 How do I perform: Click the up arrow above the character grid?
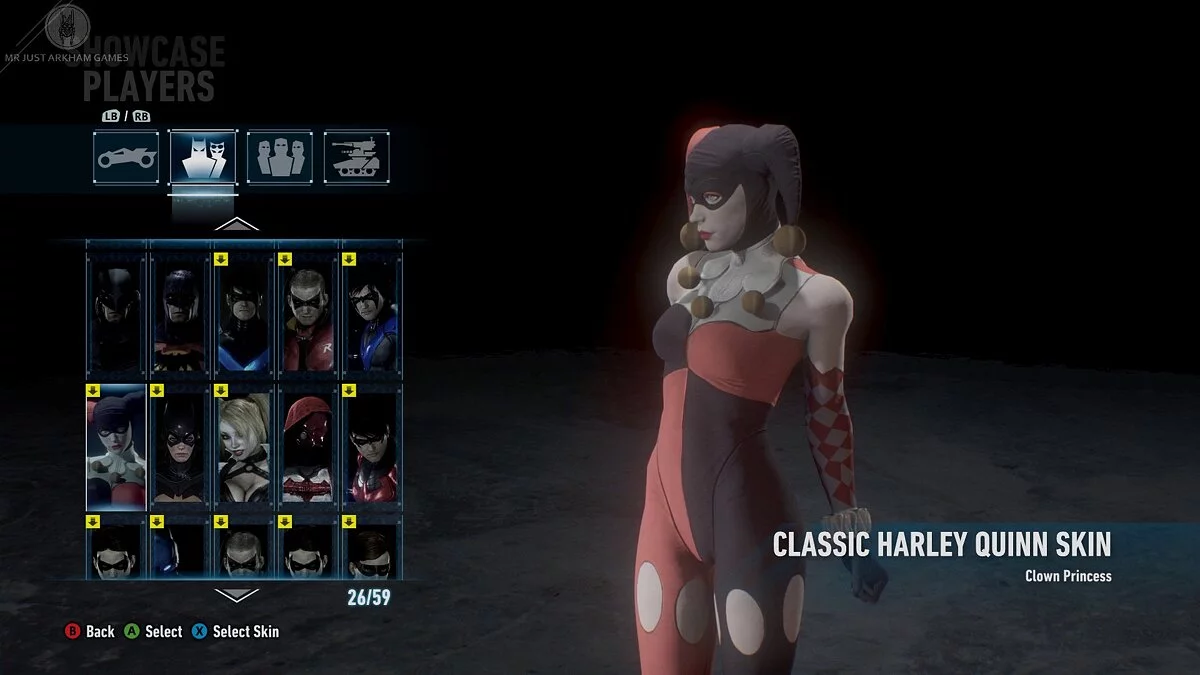(x=237, y=224)
